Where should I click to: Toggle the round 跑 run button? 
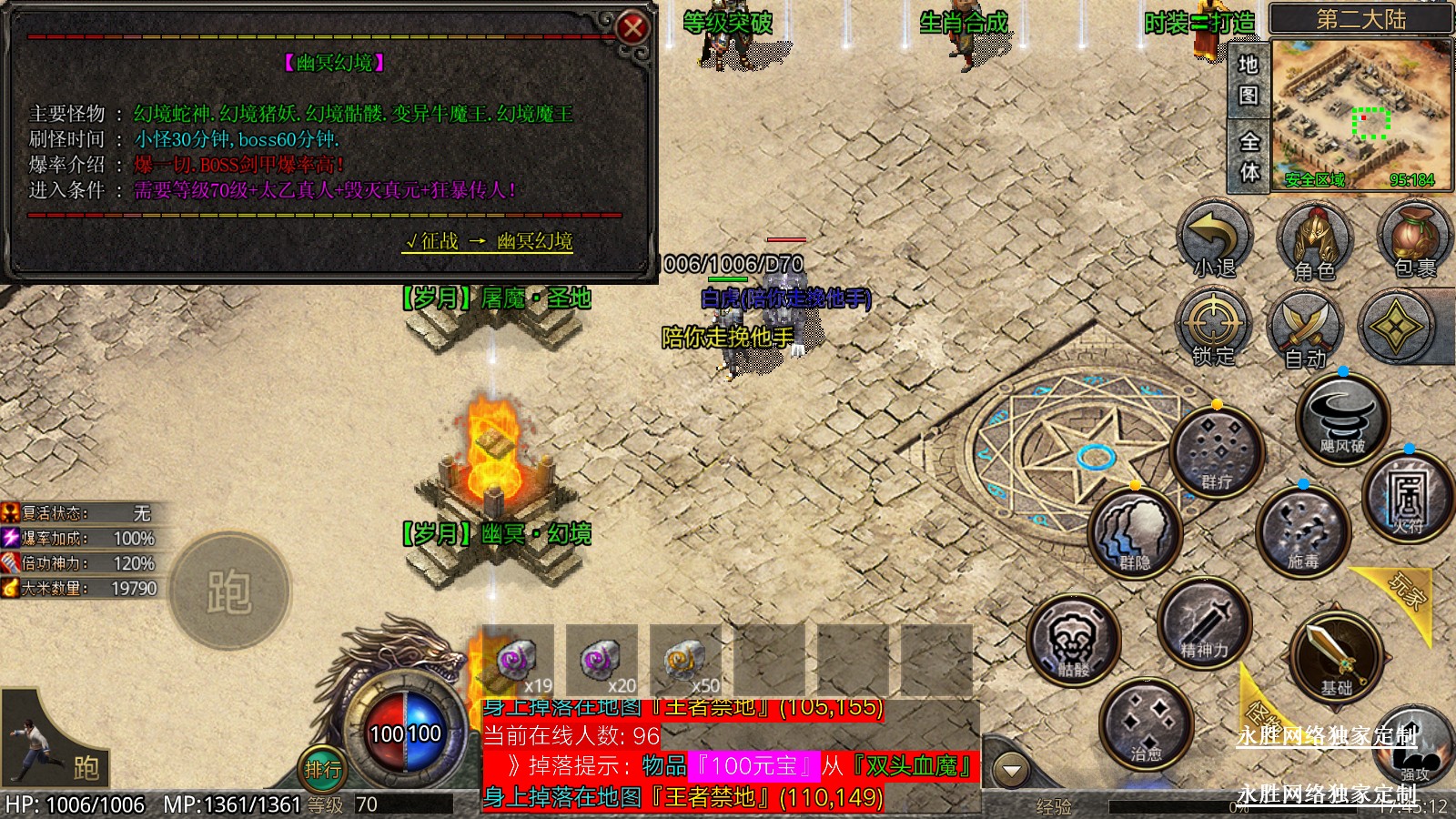(229, 591)
